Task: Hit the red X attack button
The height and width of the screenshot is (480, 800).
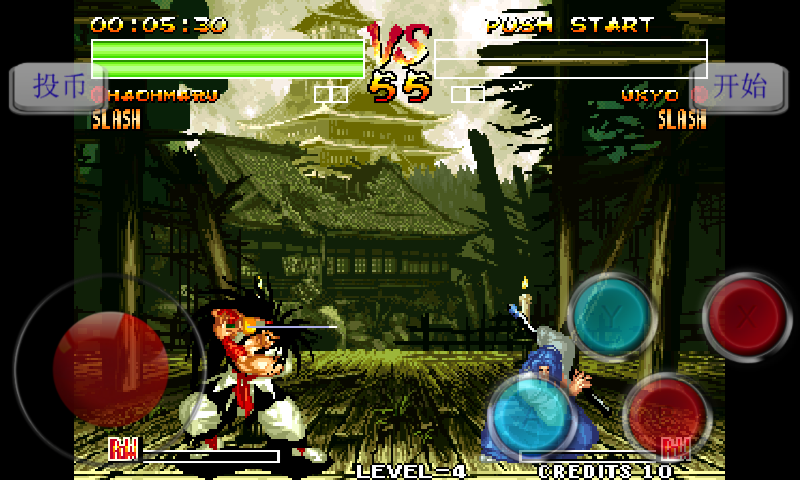Action: coord(747,316)
